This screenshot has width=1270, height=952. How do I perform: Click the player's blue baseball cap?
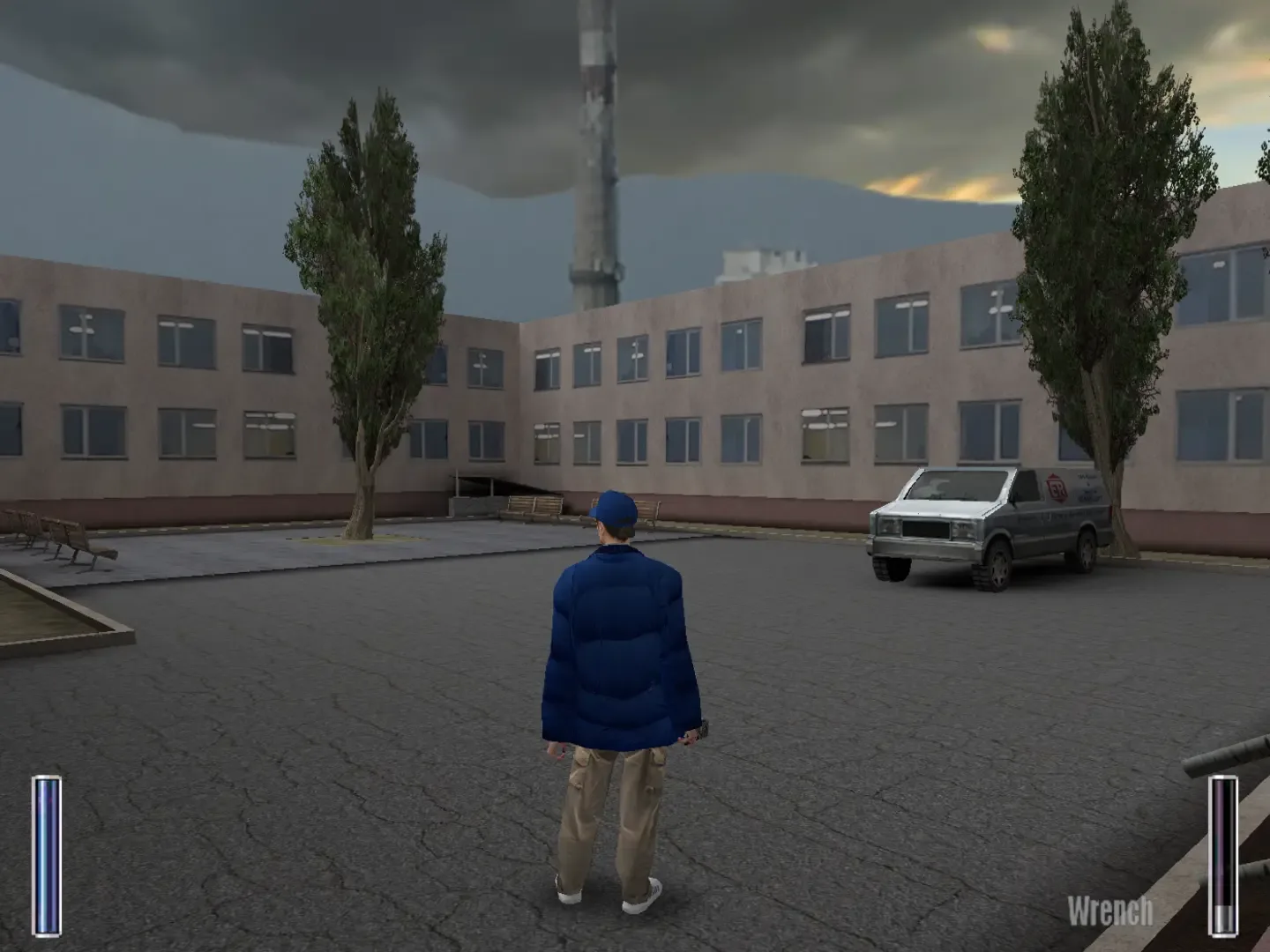point(613,509)
